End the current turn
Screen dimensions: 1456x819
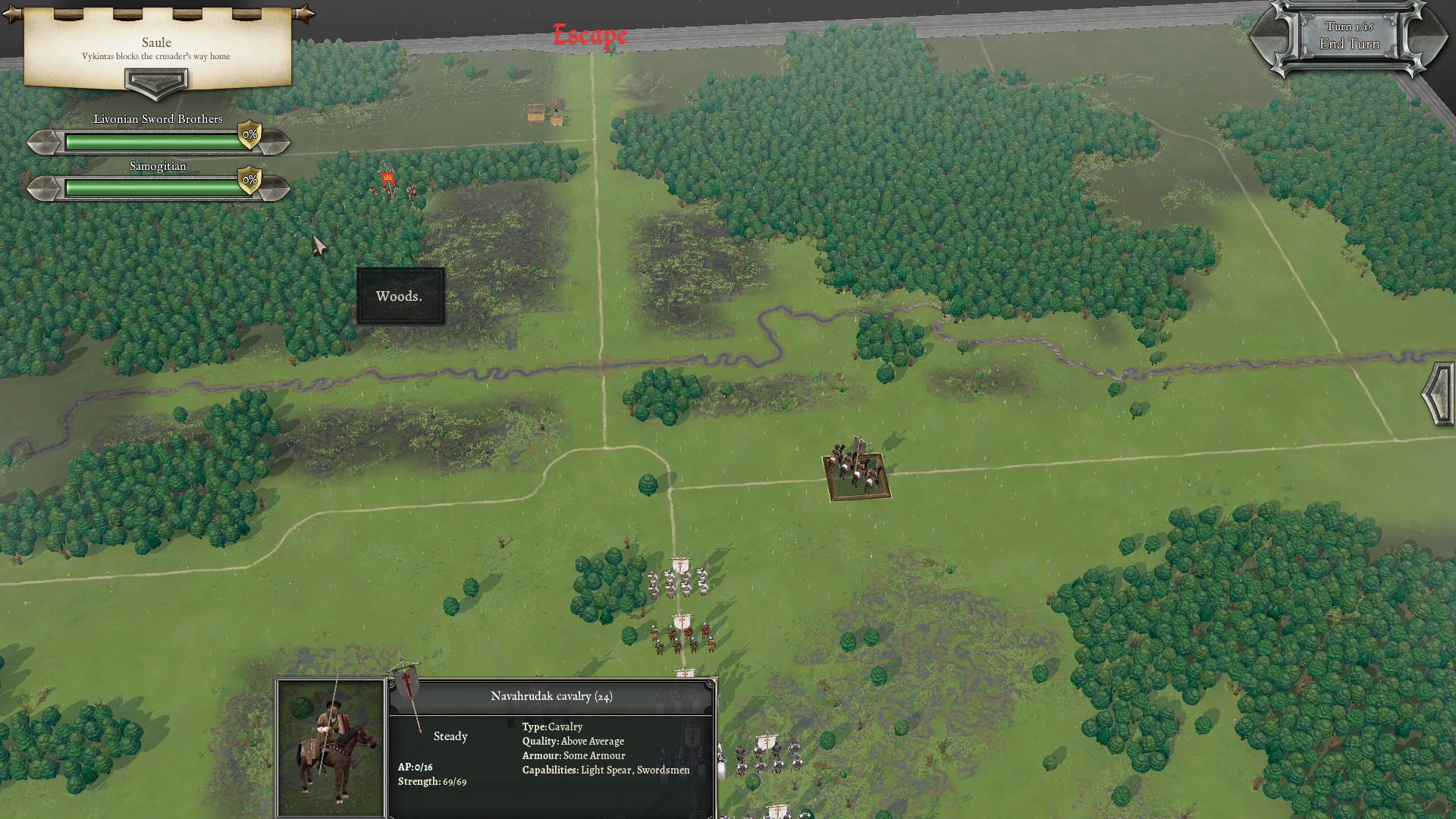[x=1349, y=43]
